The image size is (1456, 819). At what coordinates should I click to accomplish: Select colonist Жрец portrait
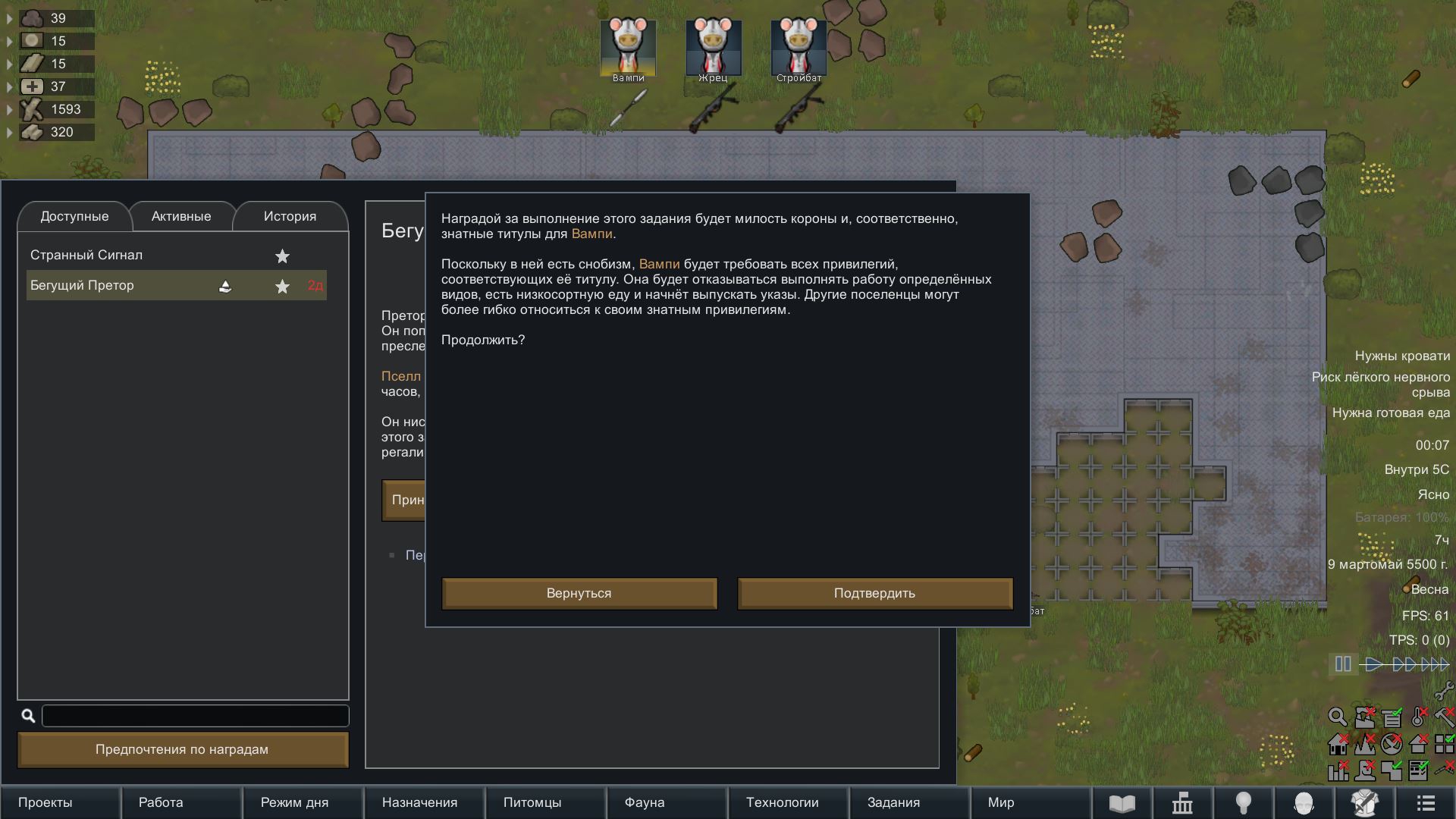click(x=713, y=48)
